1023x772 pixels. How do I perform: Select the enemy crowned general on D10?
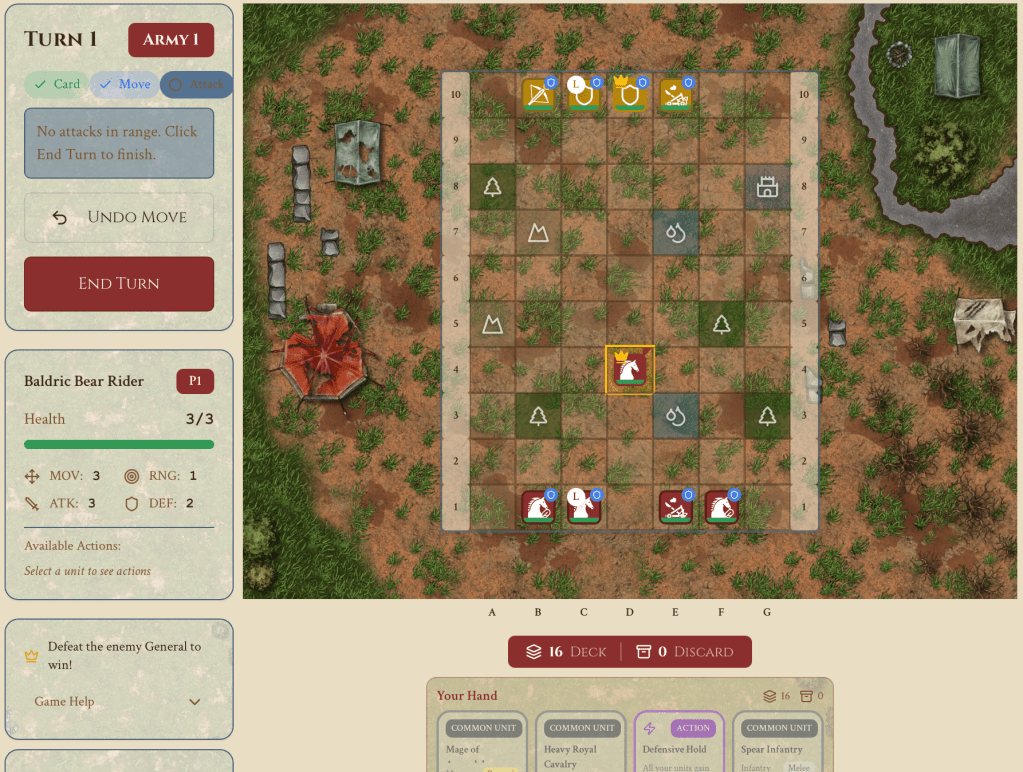(630, 95)
